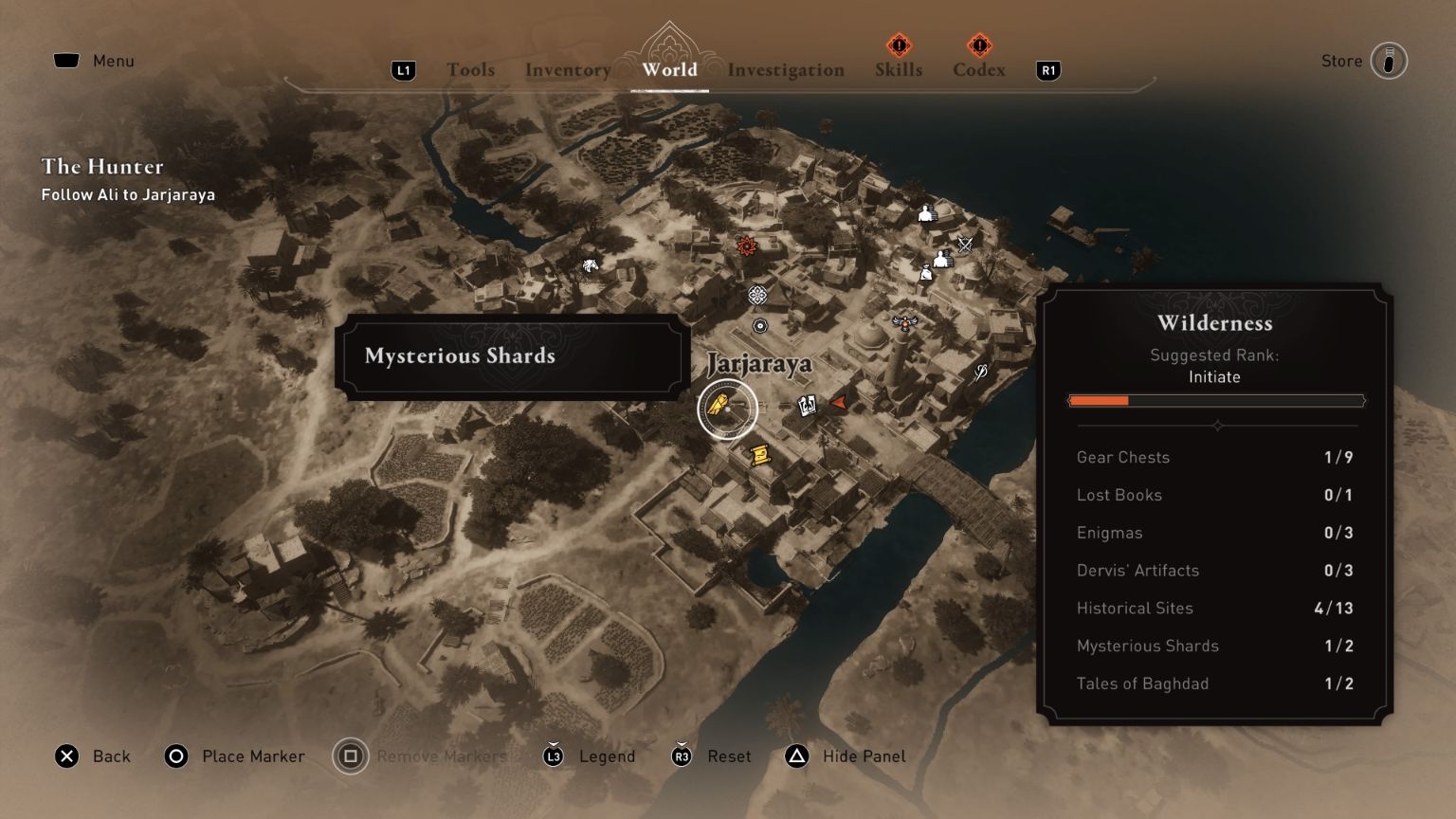Select the red flower emblem map marker
Screen dimensions: 1456x819
tap(747, 246)
